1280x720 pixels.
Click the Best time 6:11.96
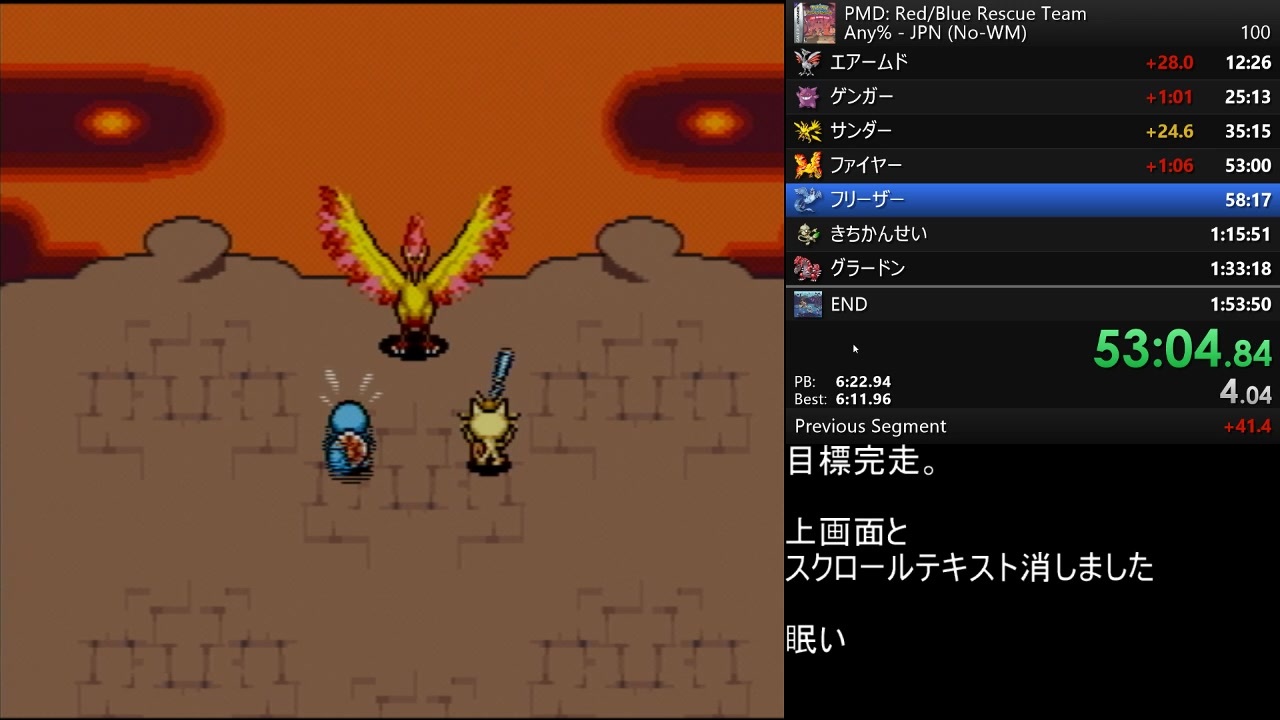point(862,398)
